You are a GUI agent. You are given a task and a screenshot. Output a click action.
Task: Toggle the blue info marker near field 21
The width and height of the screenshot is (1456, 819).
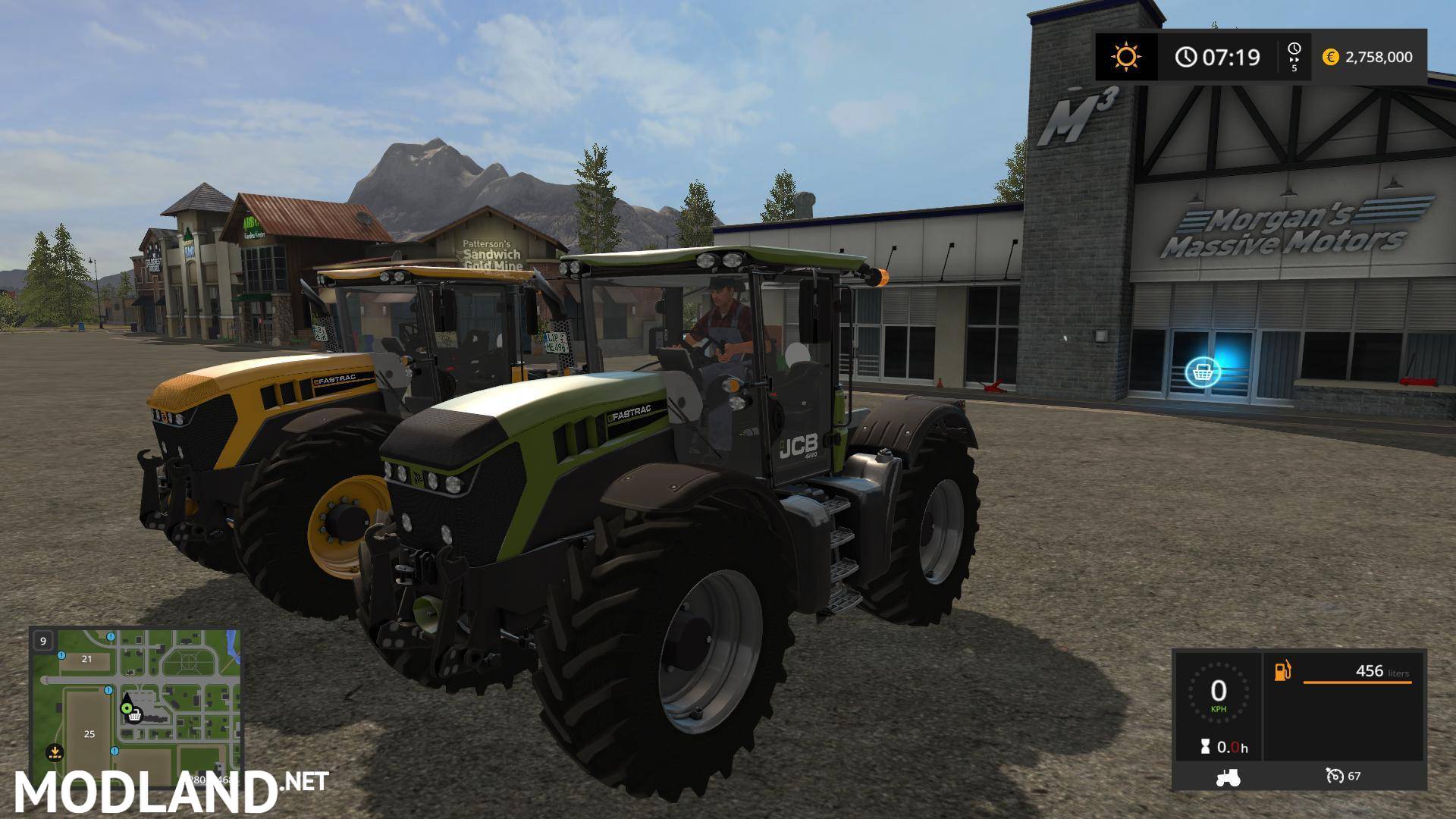tap(61, 656)
